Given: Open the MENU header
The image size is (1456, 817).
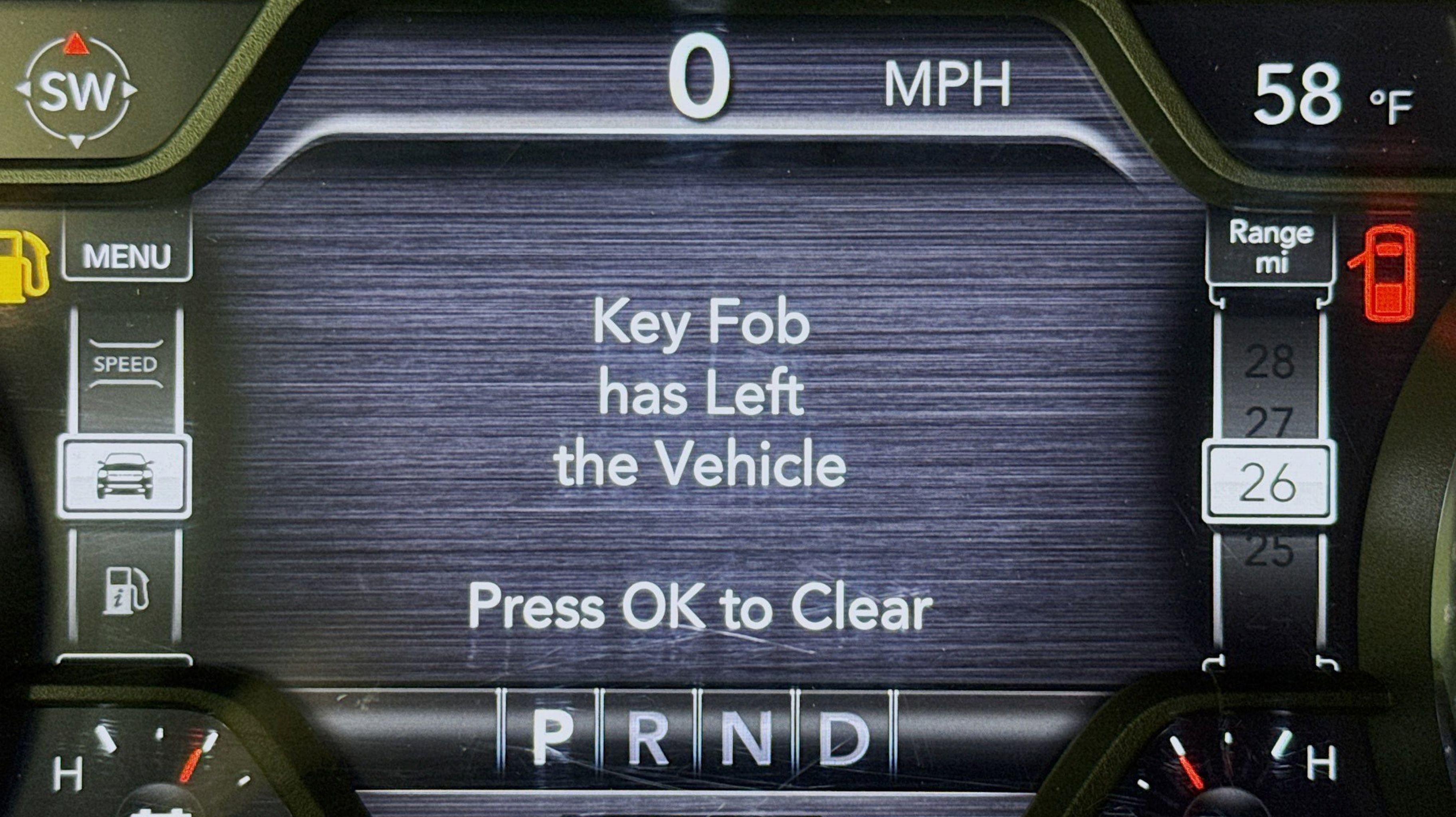Looking at the screenshot, I should click(127, 255).
